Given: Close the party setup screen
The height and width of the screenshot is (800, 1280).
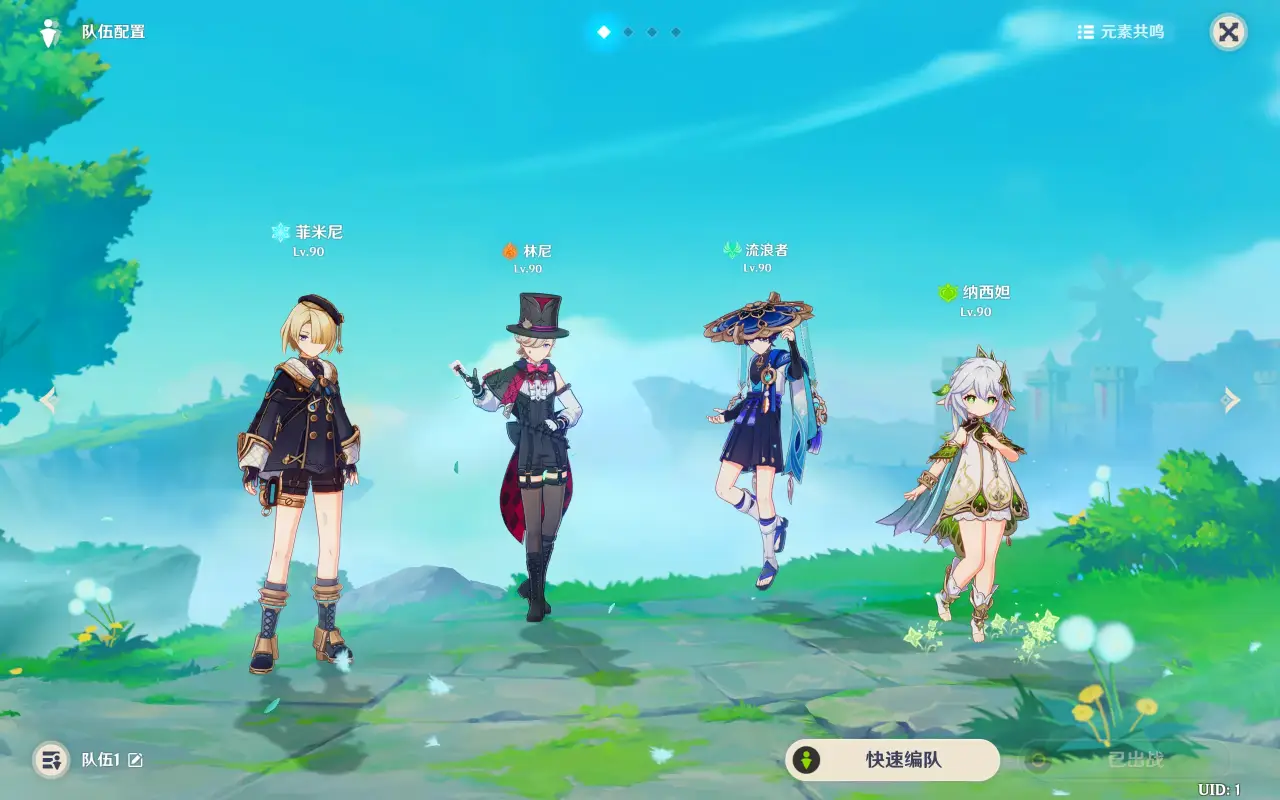Looking at the screenshot, I should (x=1229, y=32).
